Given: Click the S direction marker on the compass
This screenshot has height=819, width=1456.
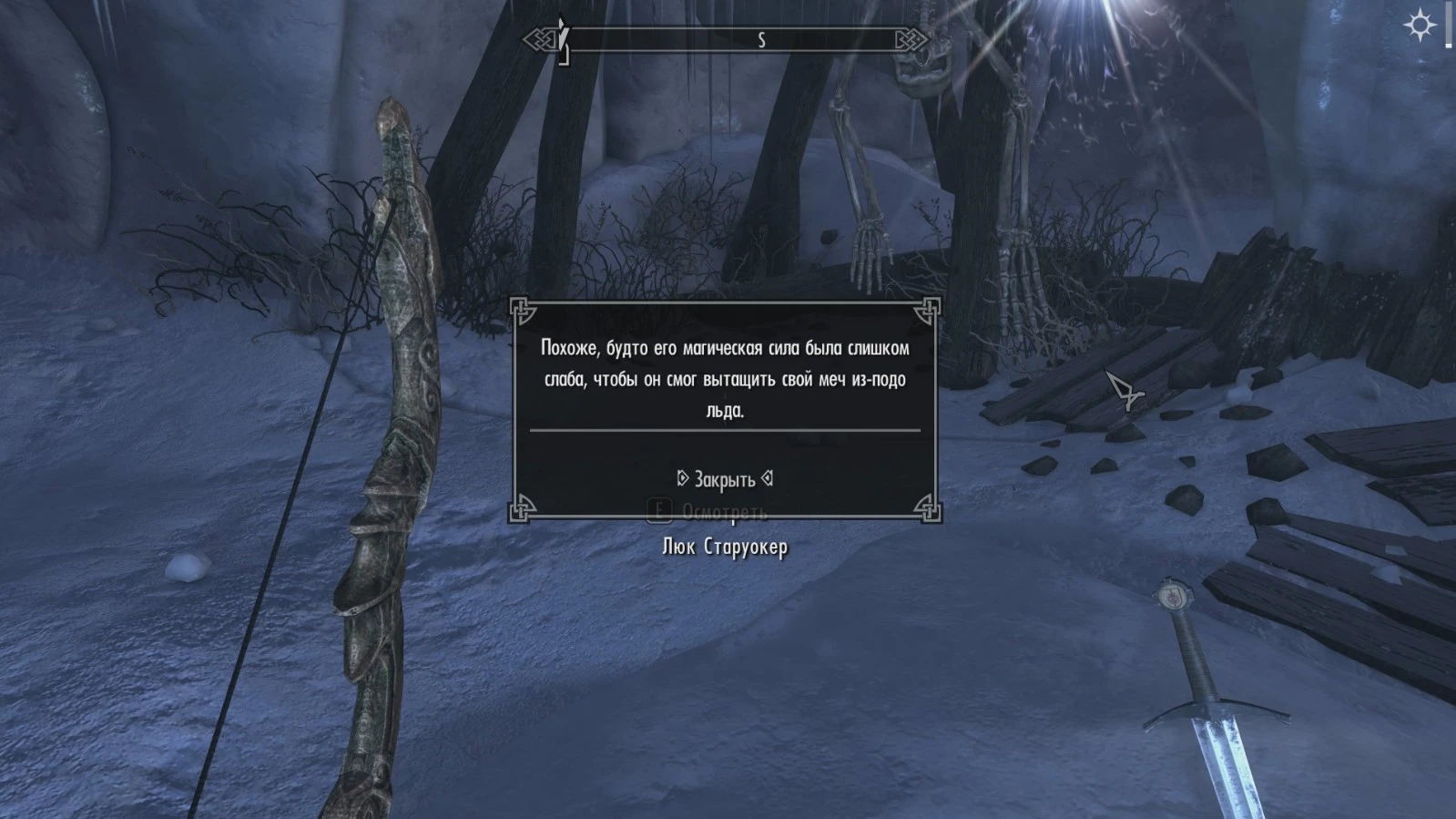Looking at the screenshot, I should [764, 39].
